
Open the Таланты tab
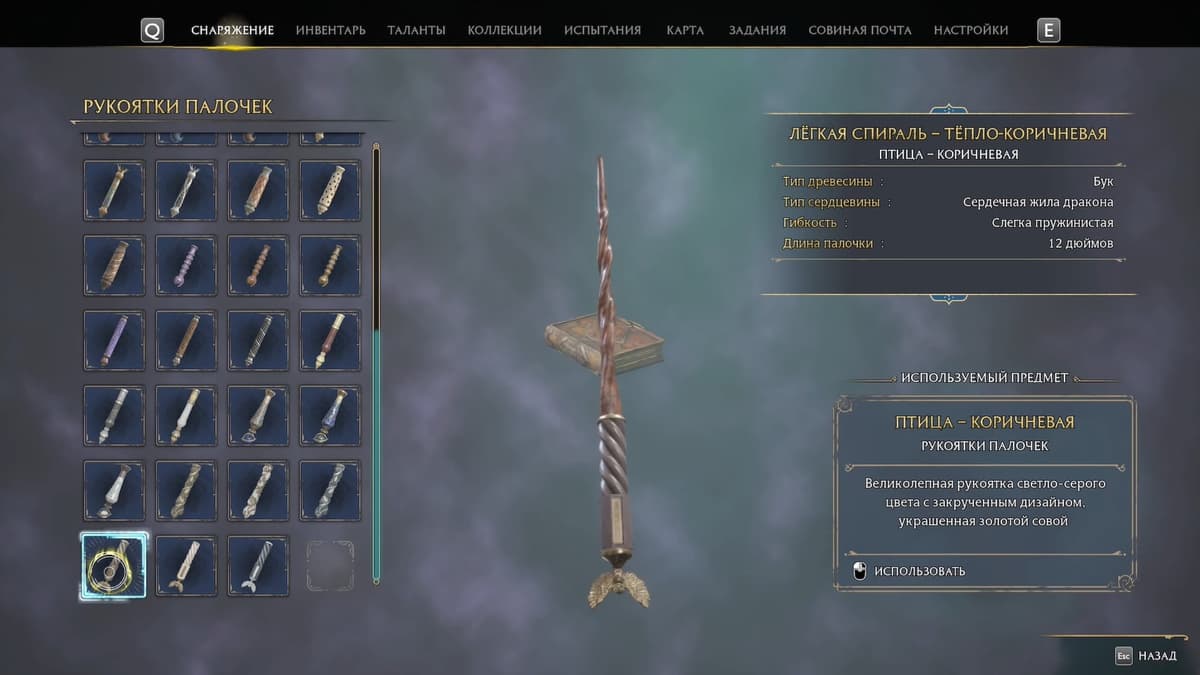click(416, 30)
